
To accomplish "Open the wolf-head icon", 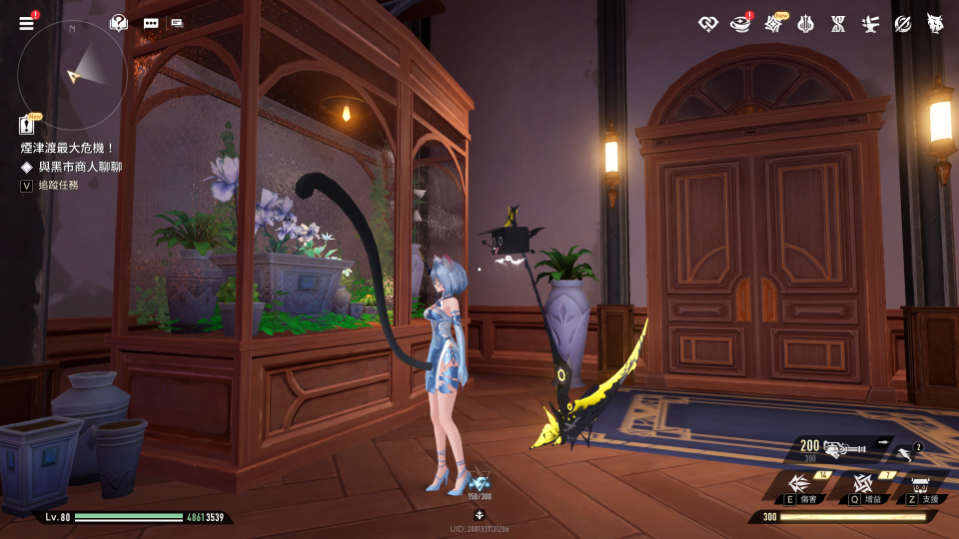I will point(934,23).
